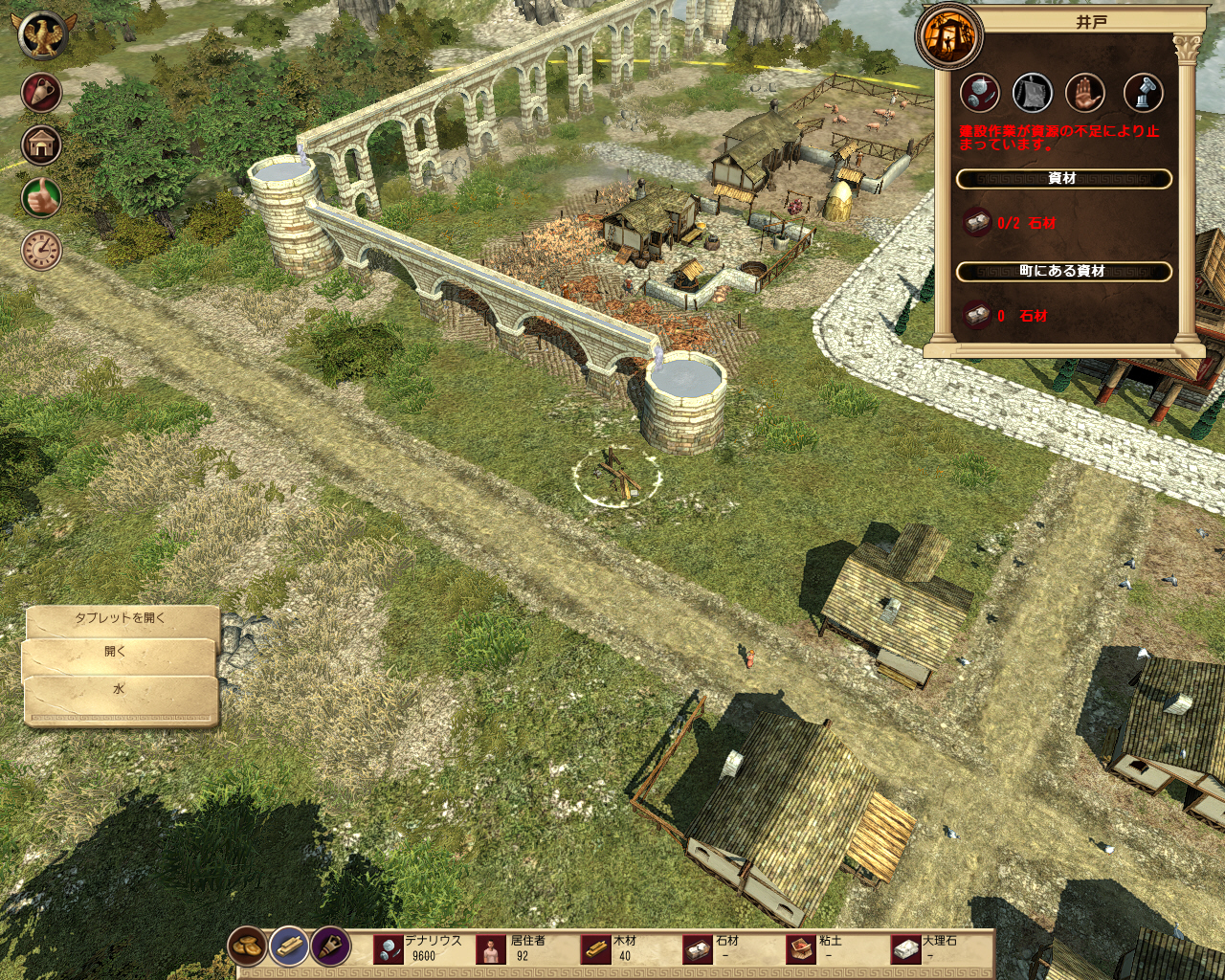The height and width of the screenshot is (980, 1225).
Task: Click the coins icon in the 井戸 panel
Action: pyautogui.click(x=980, y=93)
